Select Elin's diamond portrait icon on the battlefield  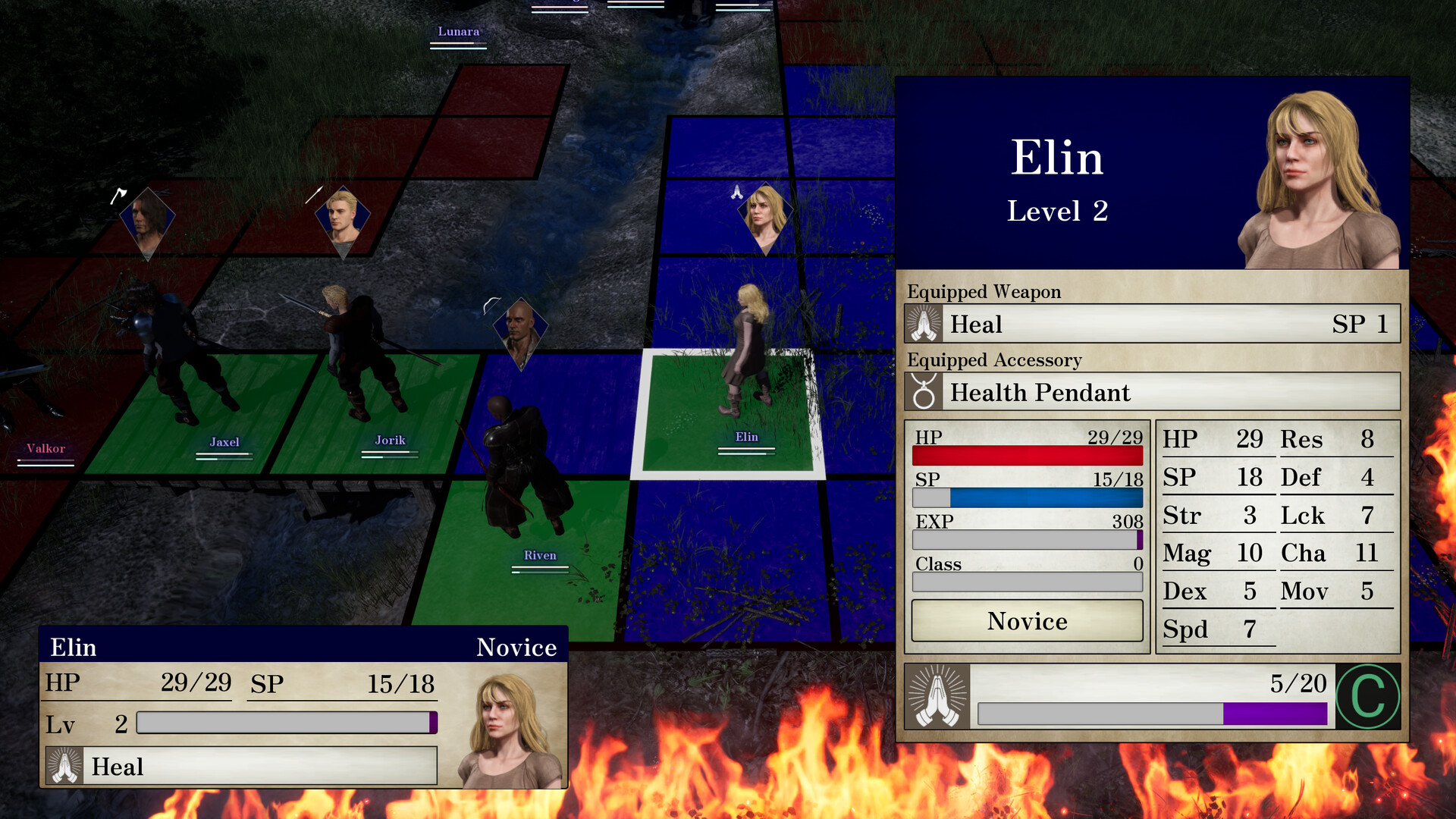tap(766, 215)
